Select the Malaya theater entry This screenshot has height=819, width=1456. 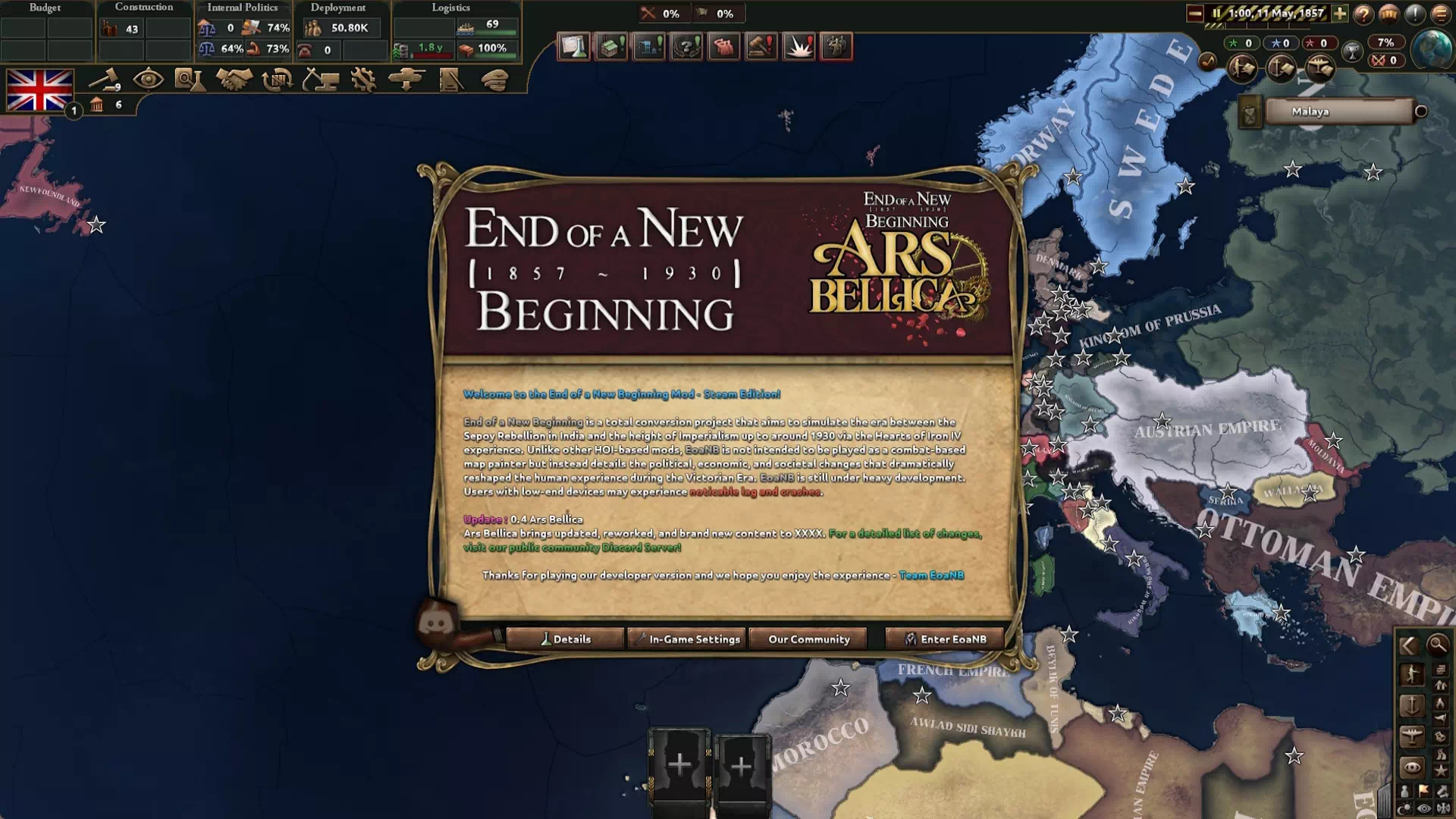[x=1338, y=111]
